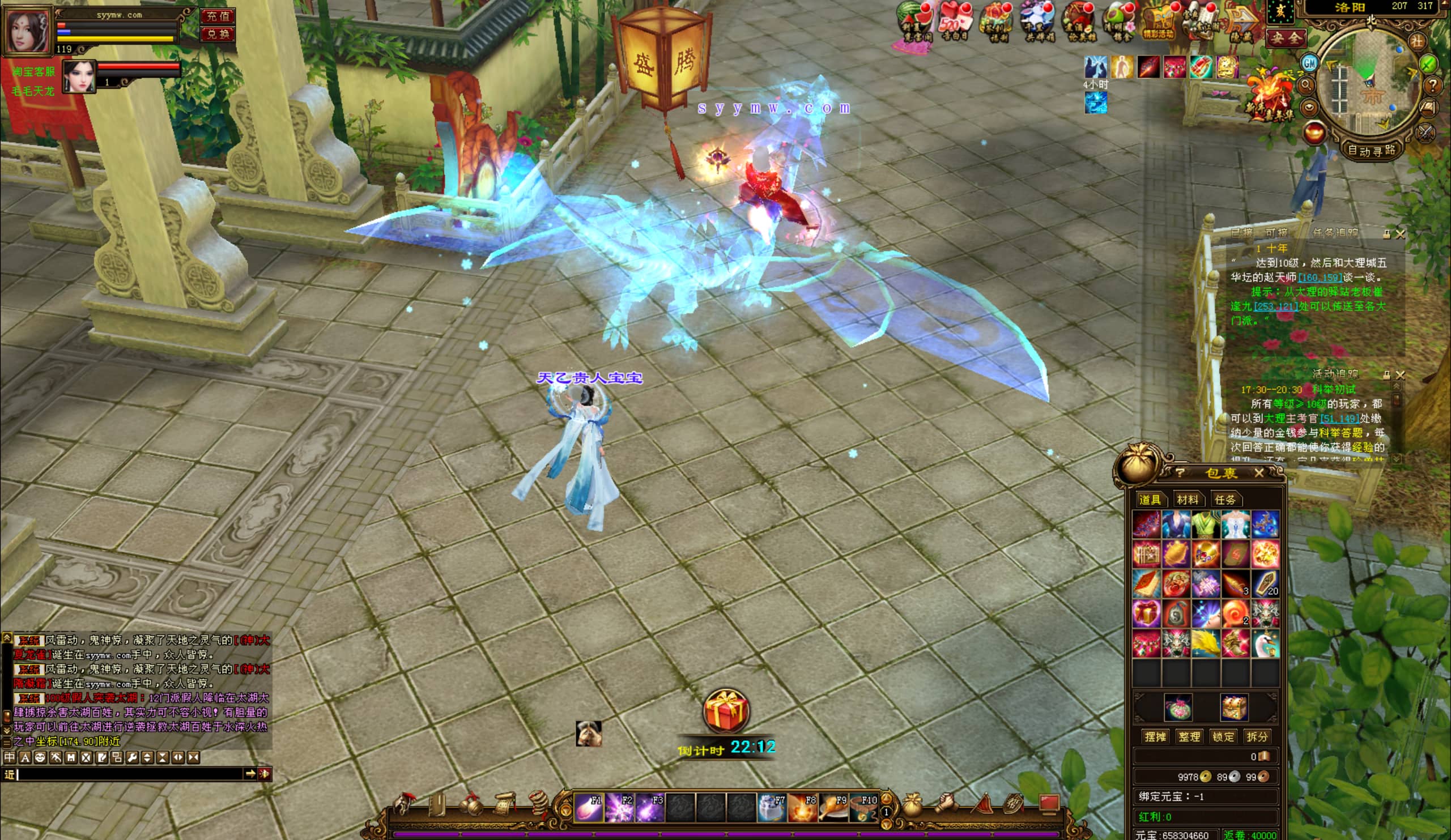The width and height of the screenshot is (1451, 840).
Task: Switch to the 材料 materials tab
Action: click(x=1188, y=500)
